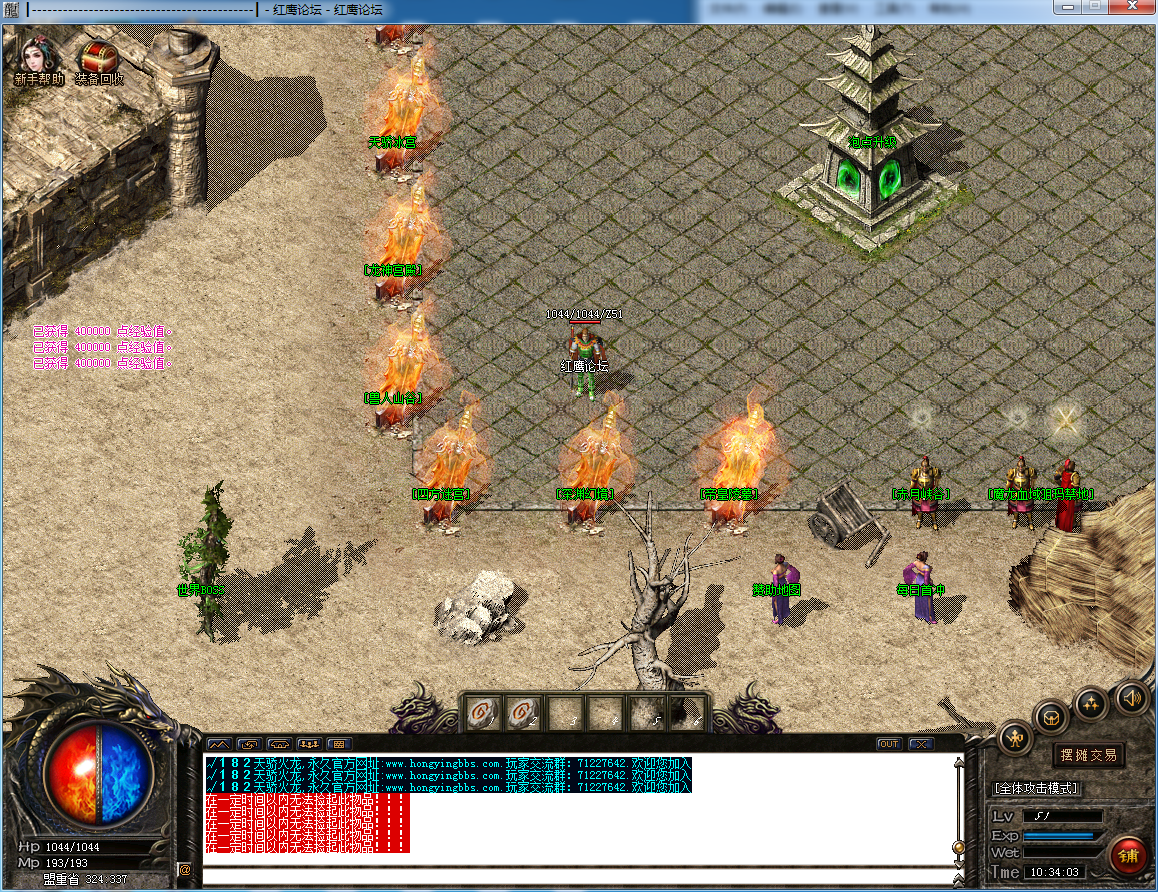The image size is (1158, 892).
Task: Click the 摆摊交易 stall trade button
Action: 1089,755
